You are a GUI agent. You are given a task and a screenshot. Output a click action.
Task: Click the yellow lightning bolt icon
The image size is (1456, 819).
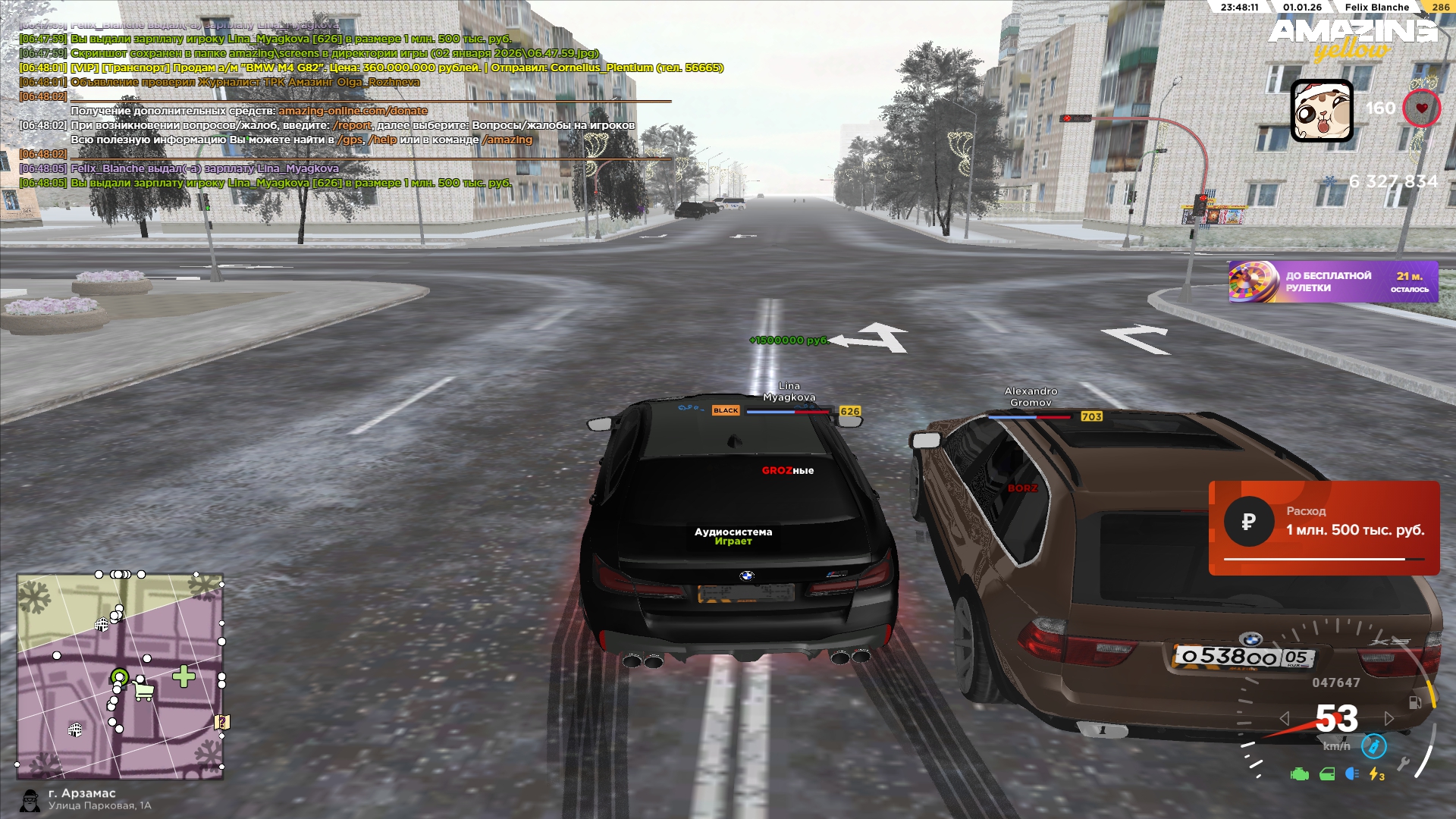click(1376, 774)
